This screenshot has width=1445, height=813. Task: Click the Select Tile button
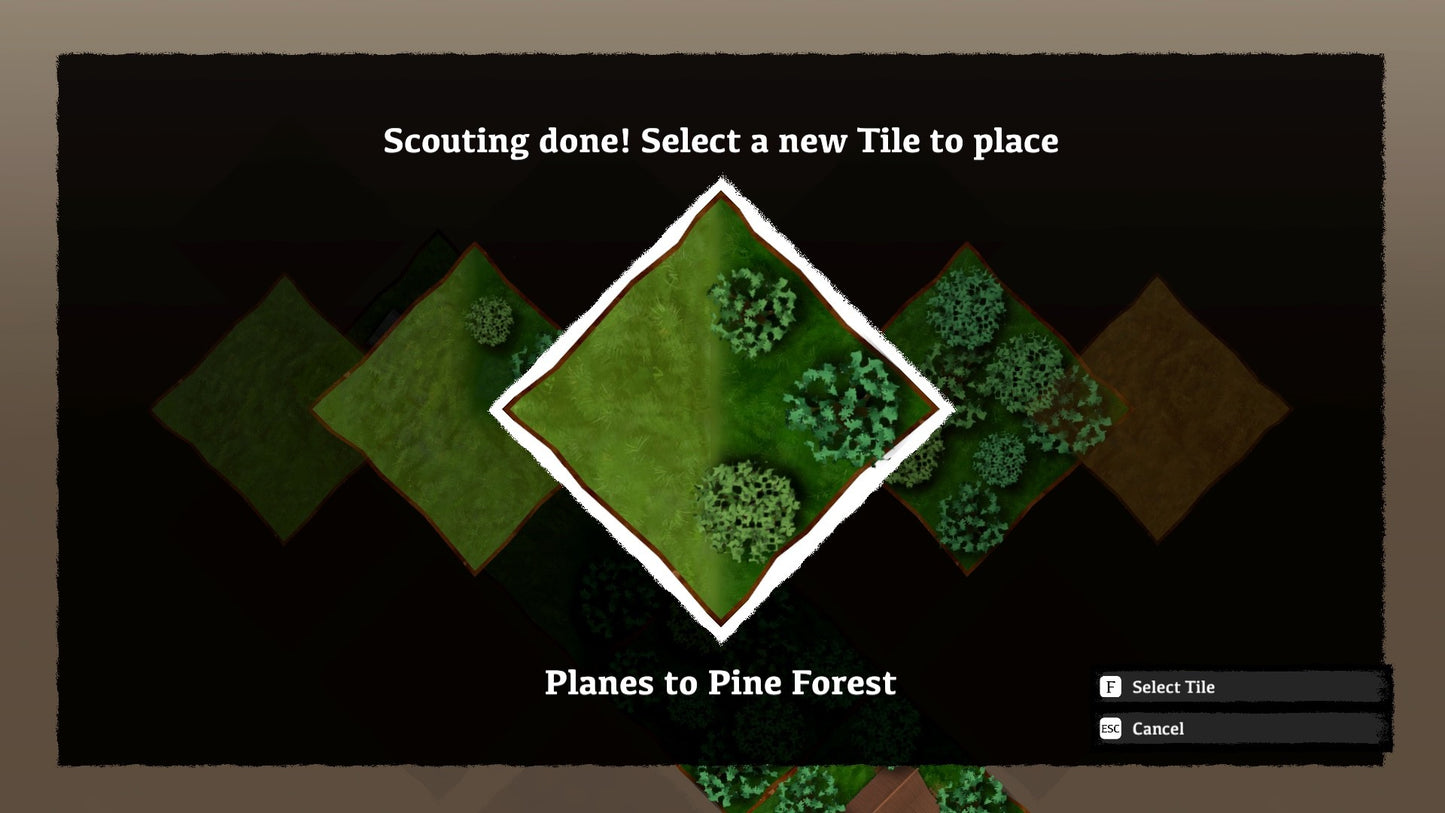(x=1173, y=687)
